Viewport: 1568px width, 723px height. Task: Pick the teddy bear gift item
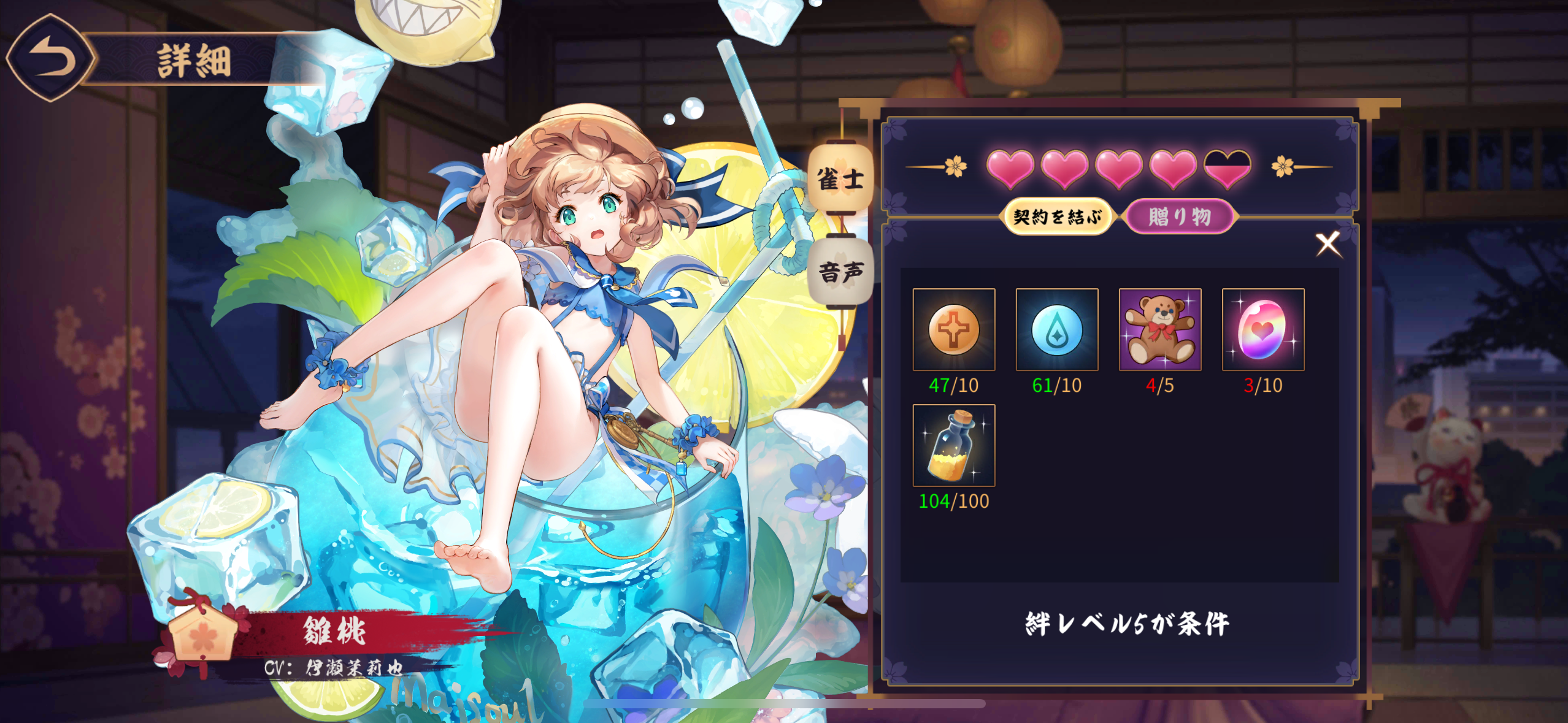[x=1159, y=330]
